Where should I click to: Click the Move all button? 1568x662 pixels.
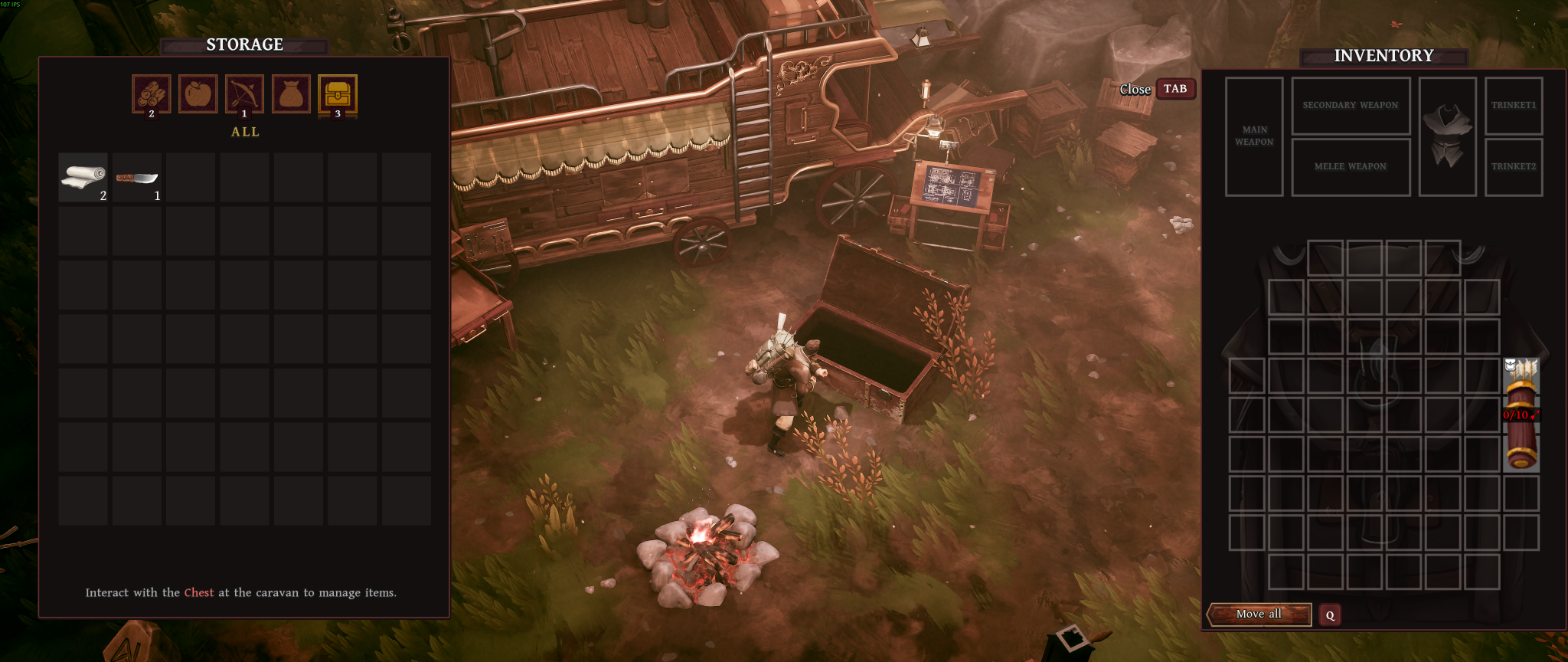[x=1259, y=614]
